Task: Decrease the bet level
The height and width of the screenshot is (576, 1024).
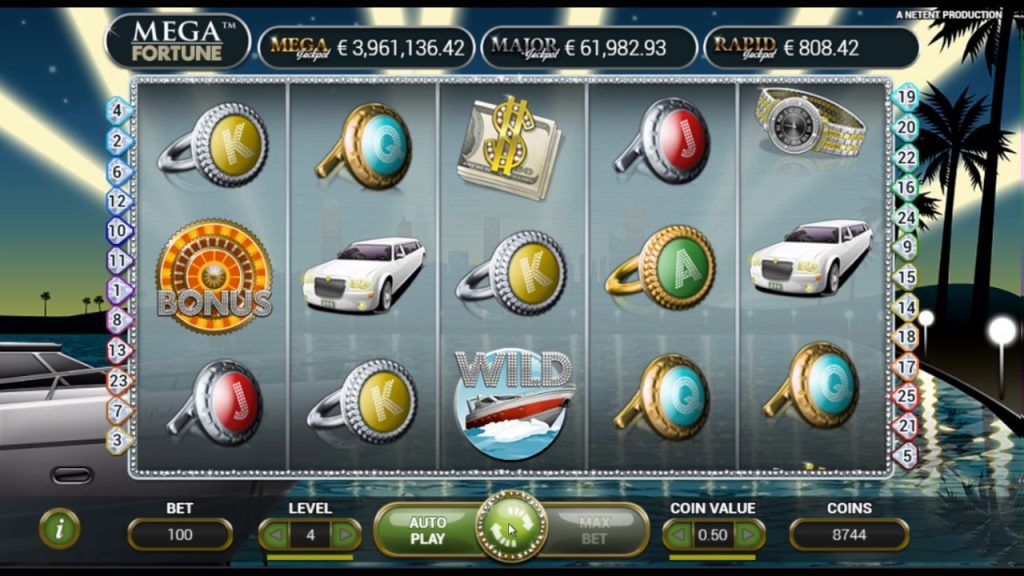Action: coord(275,535)
